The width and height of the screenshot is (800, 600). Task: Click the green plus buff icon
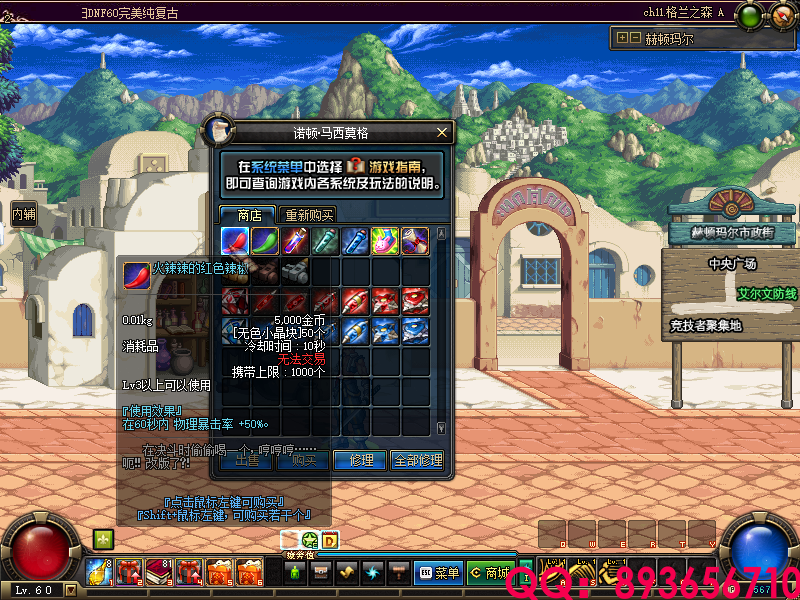(102, 539)
